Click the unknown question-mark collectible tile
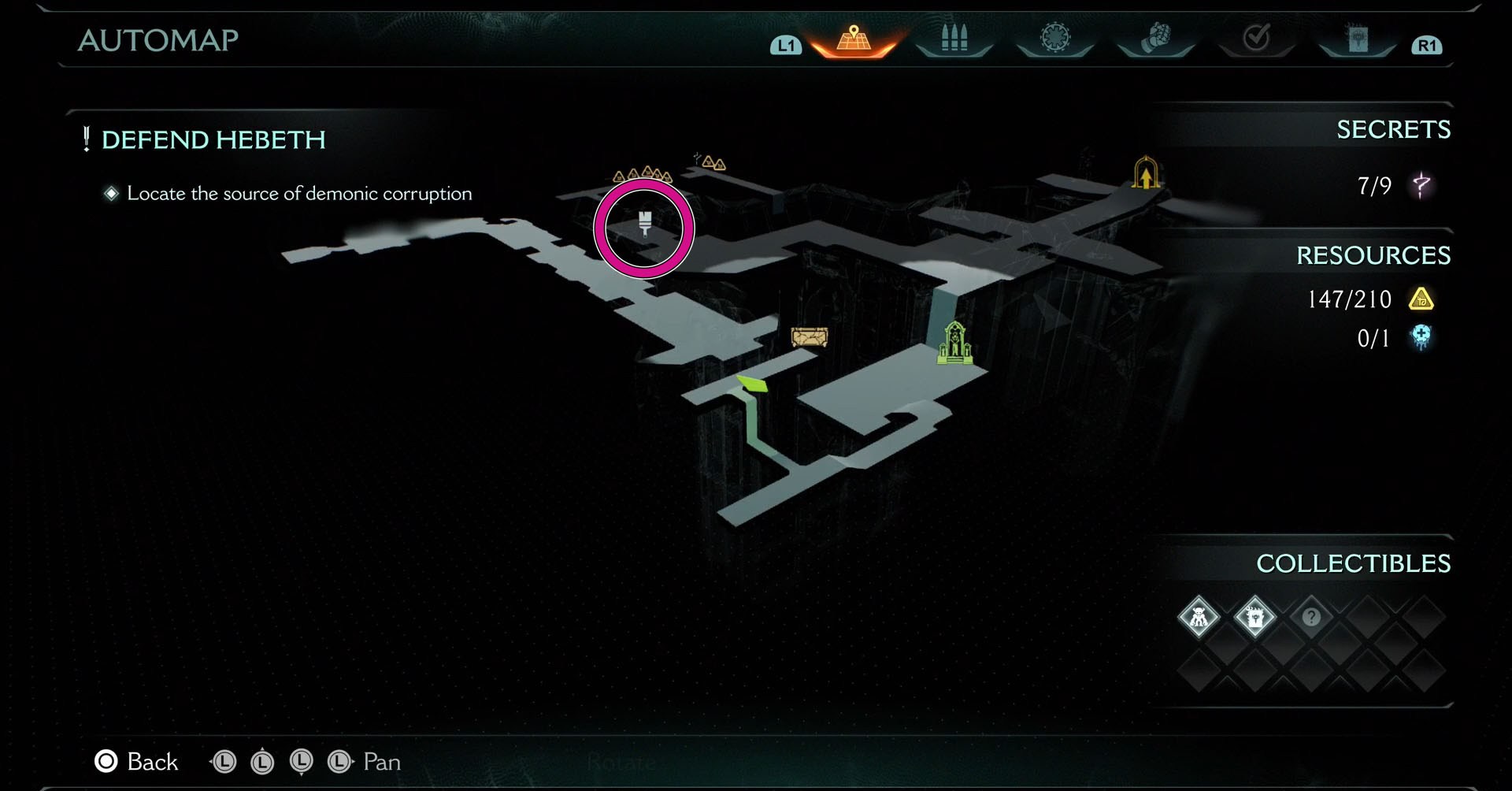The height and width of the screenshot is (791, 1512). [x=1311, y=617]
